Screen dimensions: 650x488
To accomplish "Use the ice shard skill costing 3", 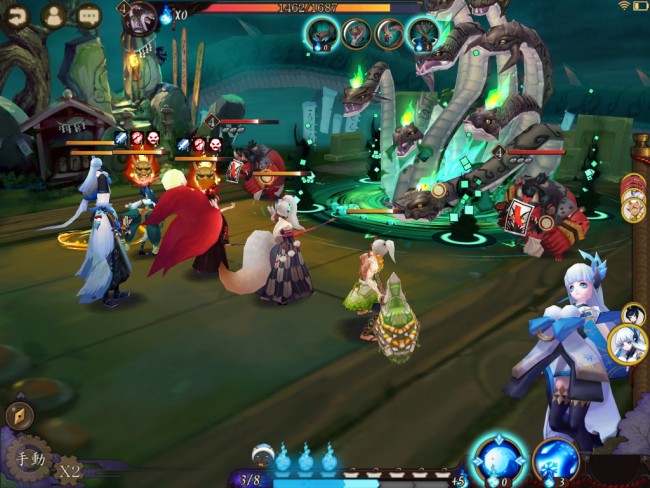I will click(556, 462).
